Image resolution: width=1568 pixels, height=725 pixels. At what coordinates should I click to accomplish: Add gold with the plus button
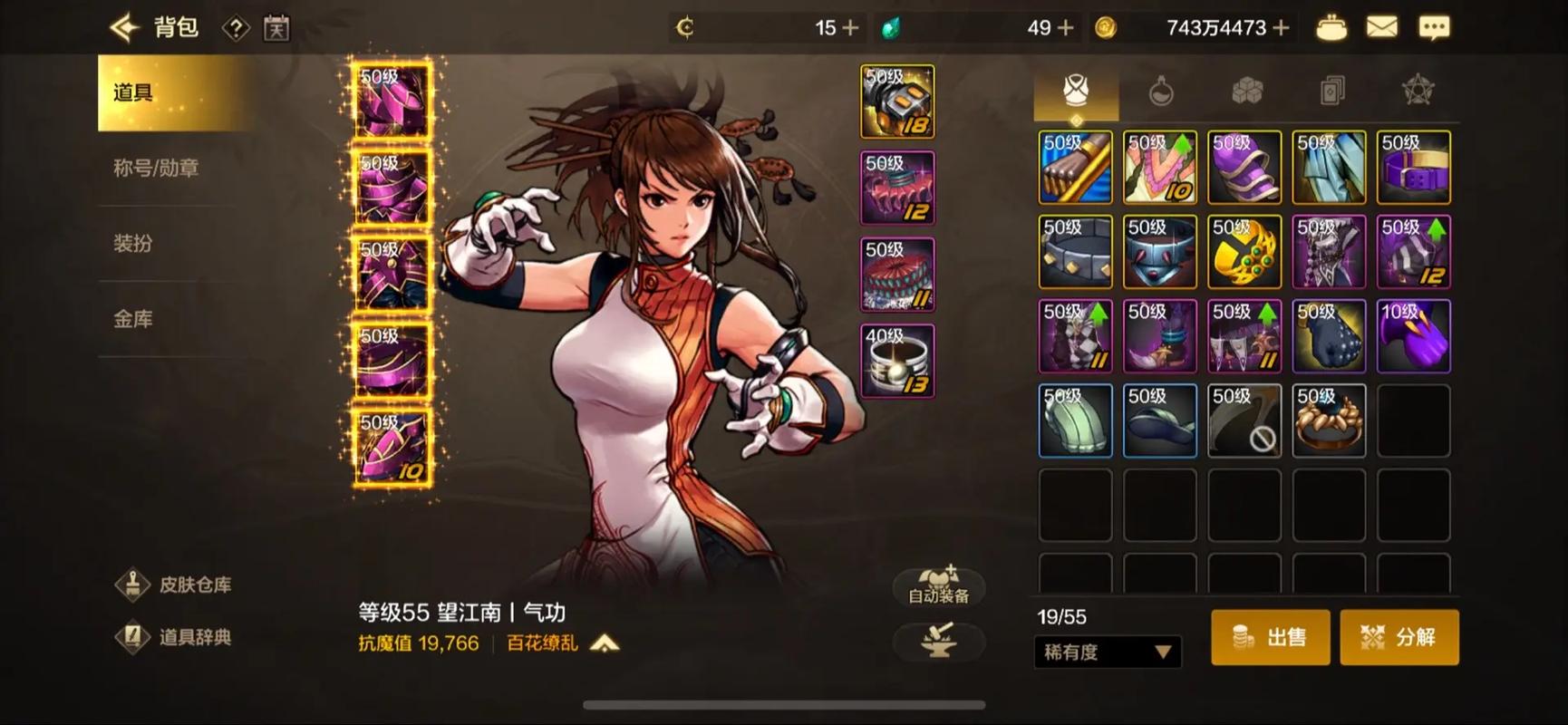(x=1281, y=28)
